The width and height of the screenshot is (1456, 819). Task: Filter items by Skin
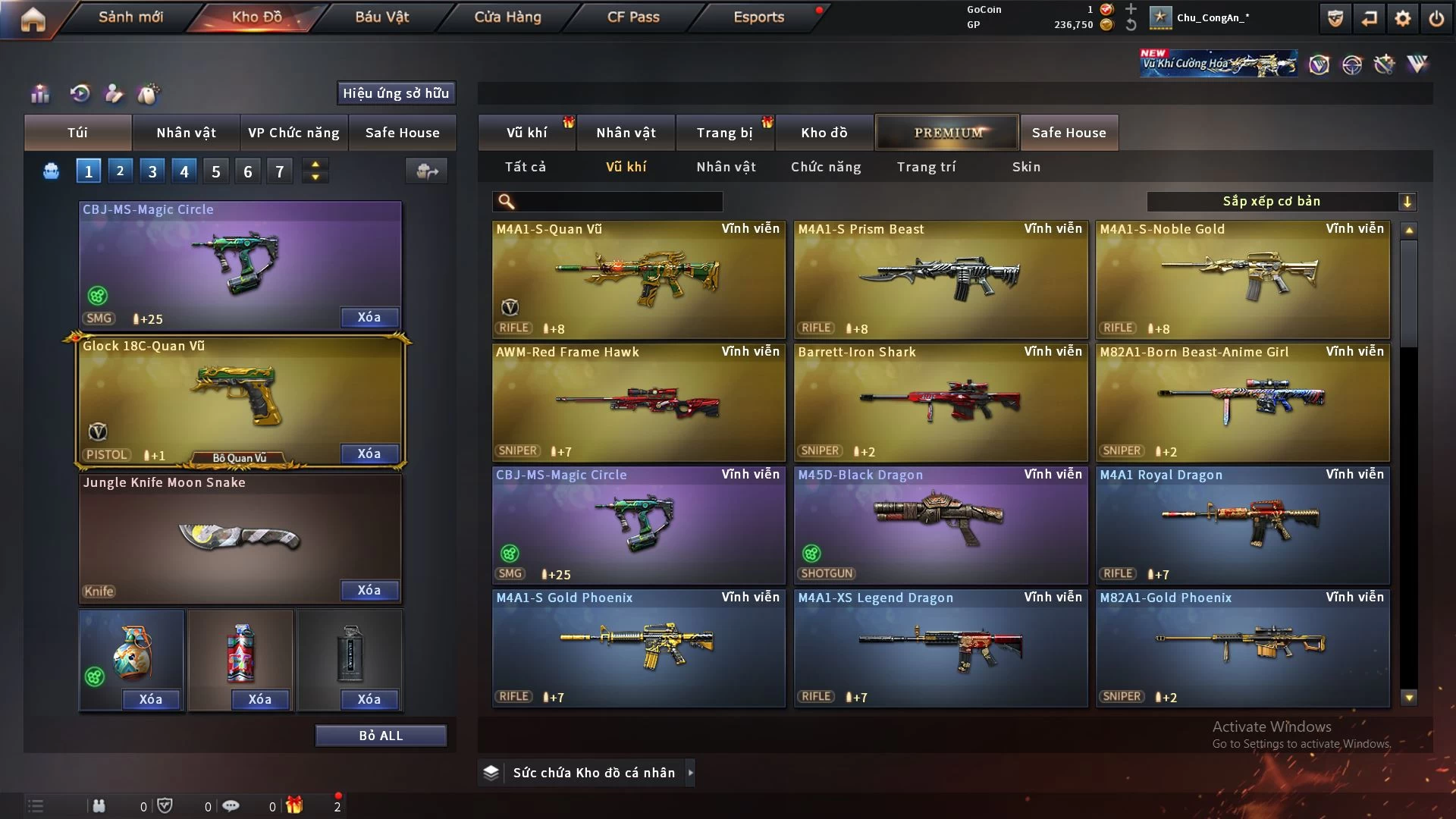(x=1026, y=167)
